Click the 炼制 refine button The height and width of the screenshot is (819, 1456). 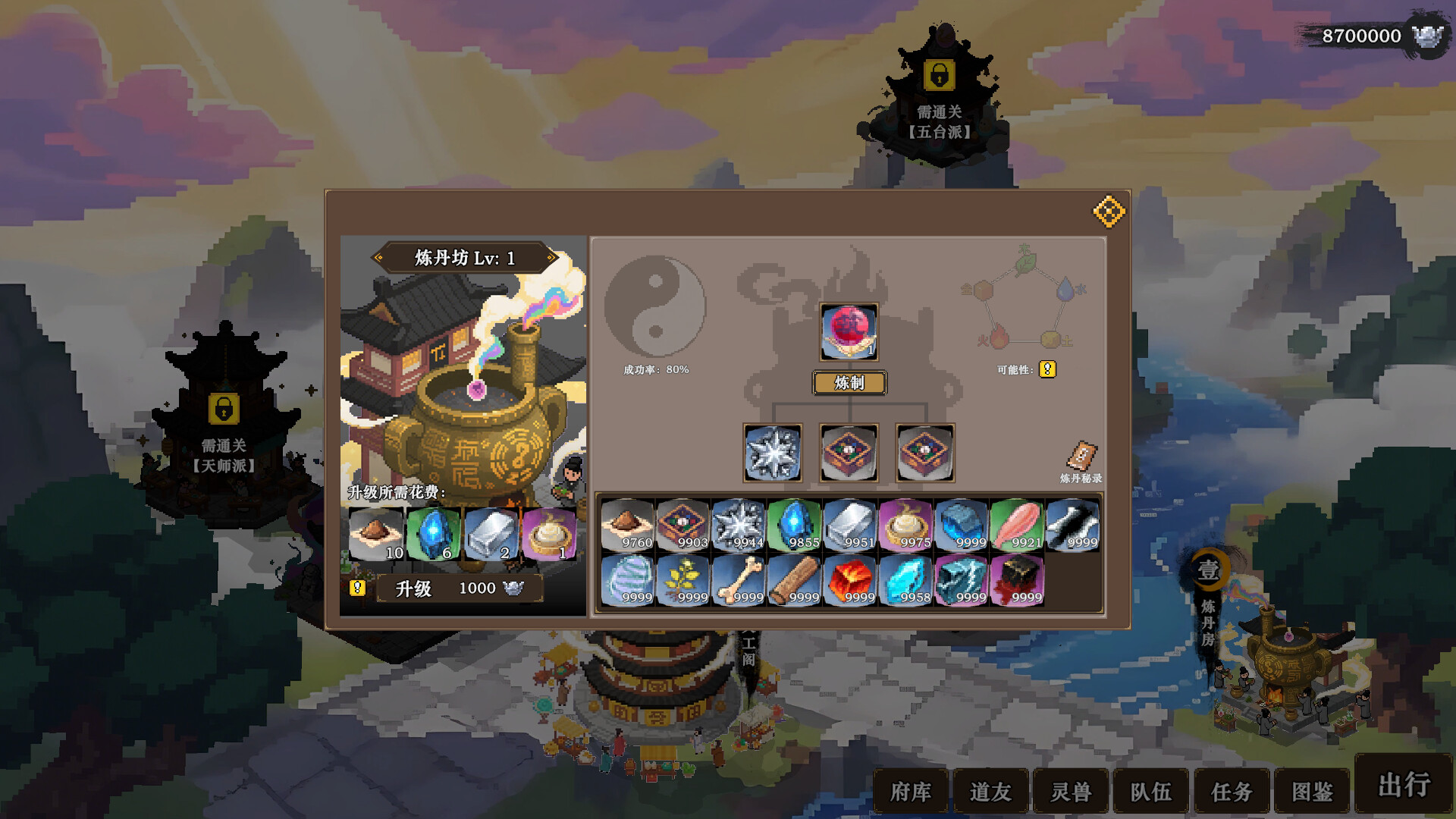(849, 383)
